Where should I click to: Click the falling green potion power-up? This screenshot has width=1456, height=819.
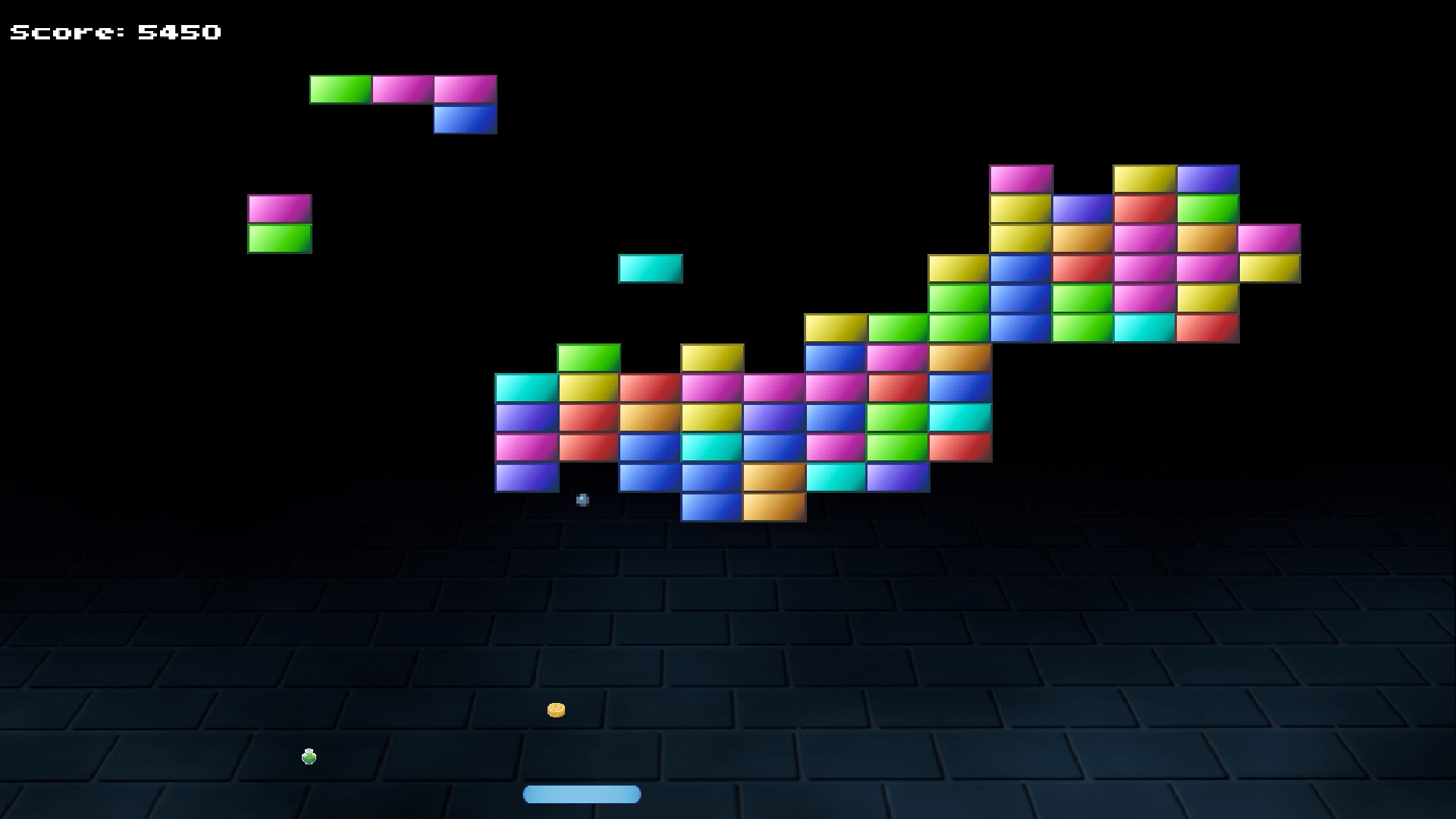click(309, 755)
